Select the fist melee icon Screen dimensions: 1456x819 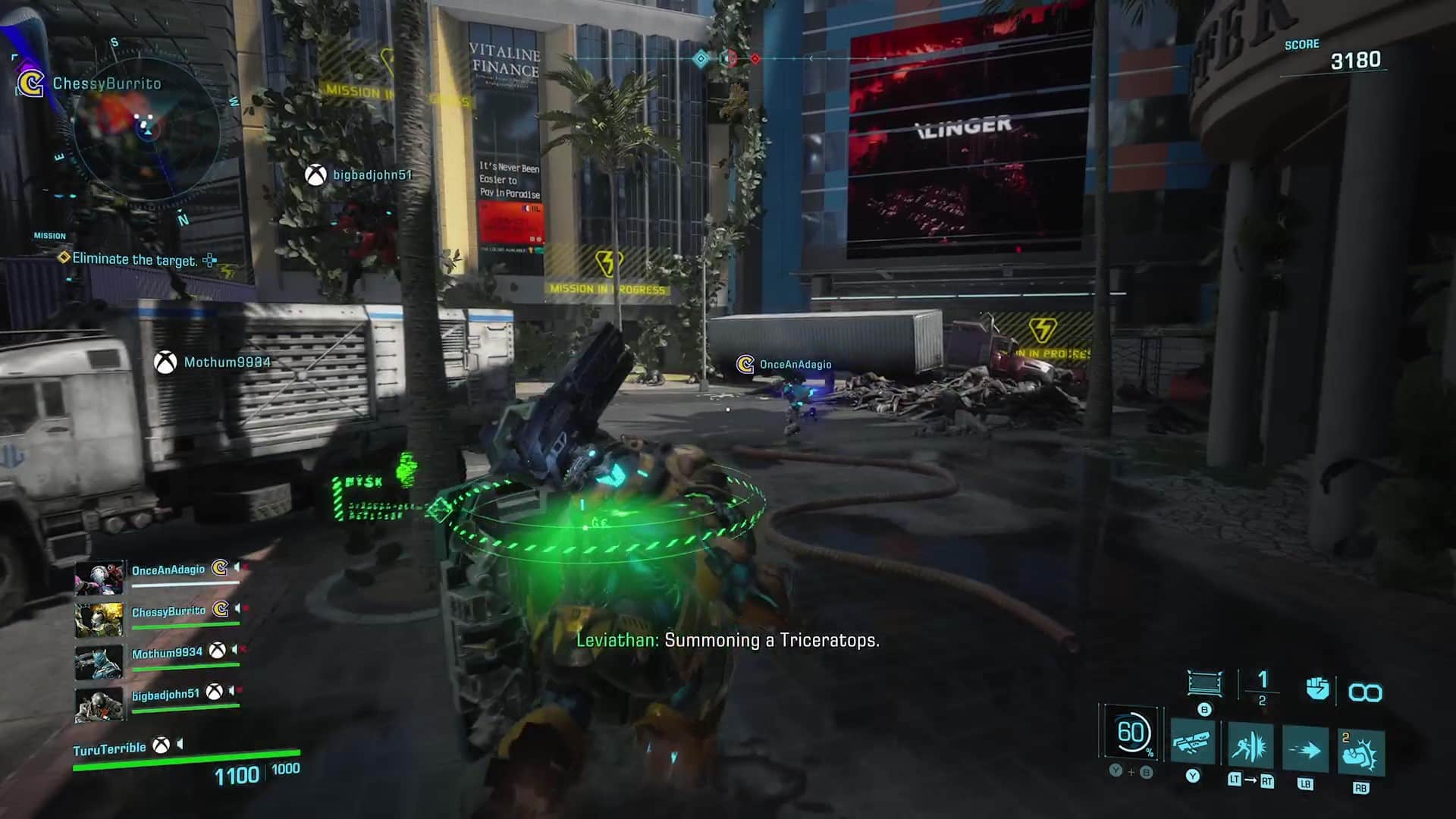[1317, 689]
